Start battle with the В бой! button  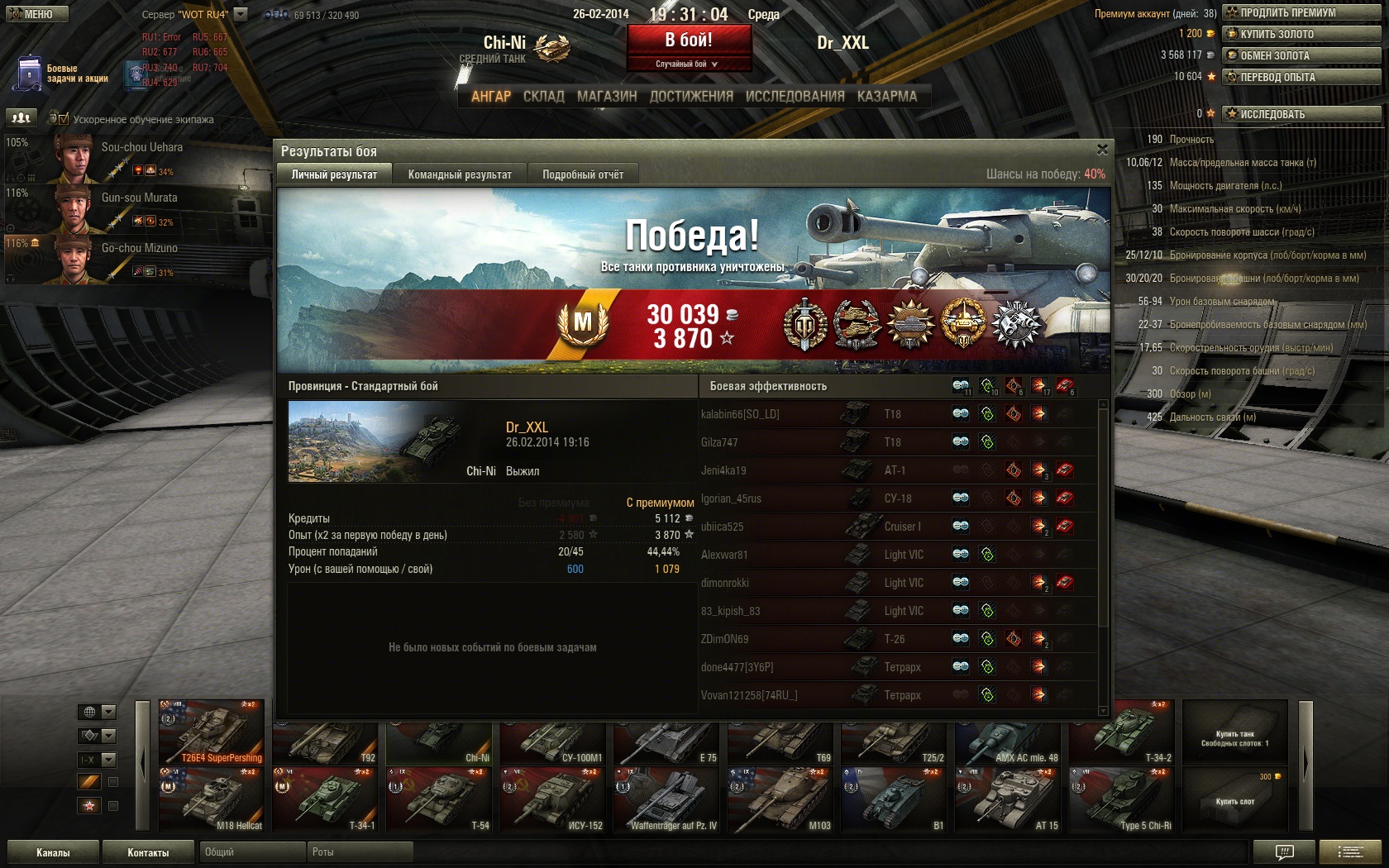click(689, 40)
